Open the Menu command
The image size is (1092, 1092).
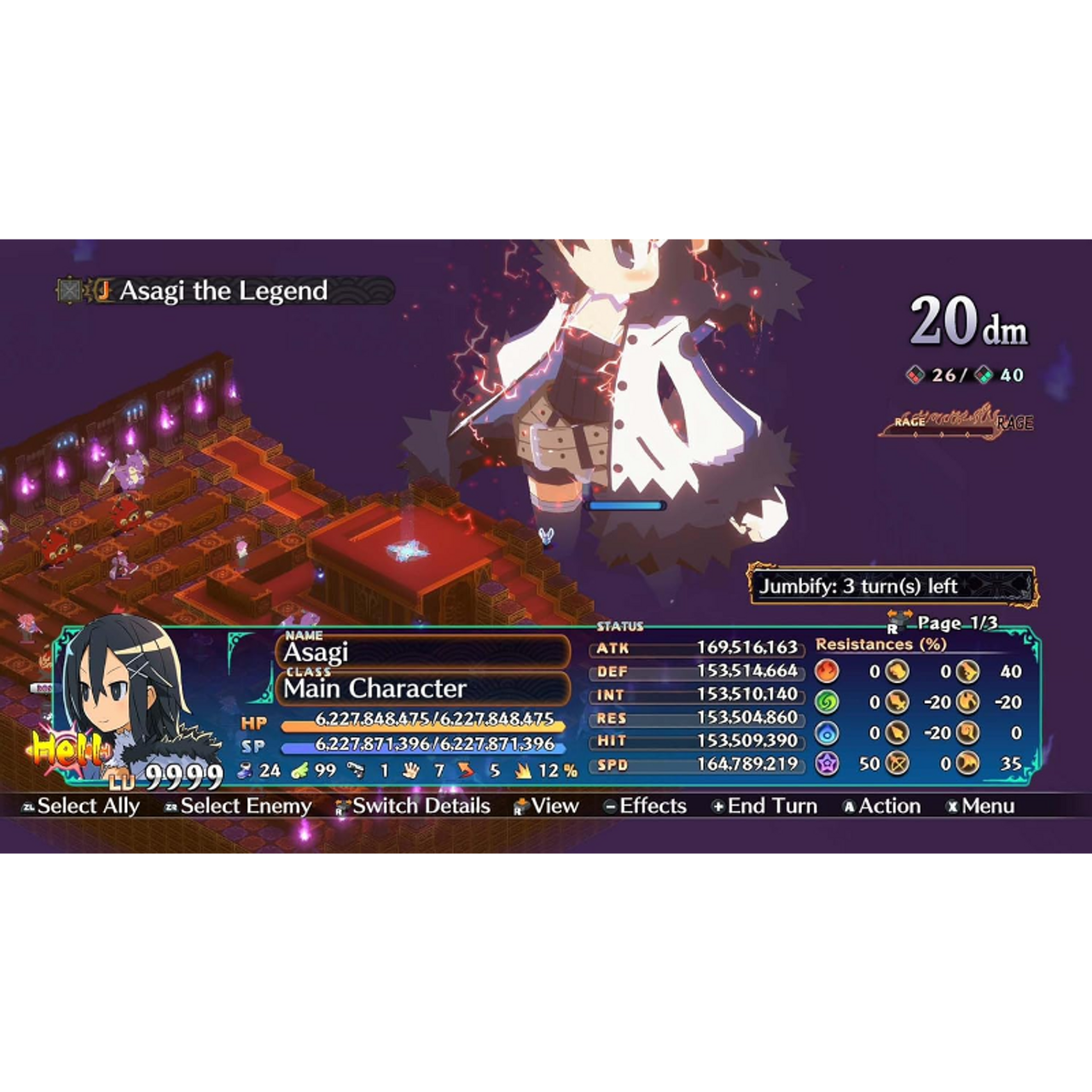tap(981, 806)
